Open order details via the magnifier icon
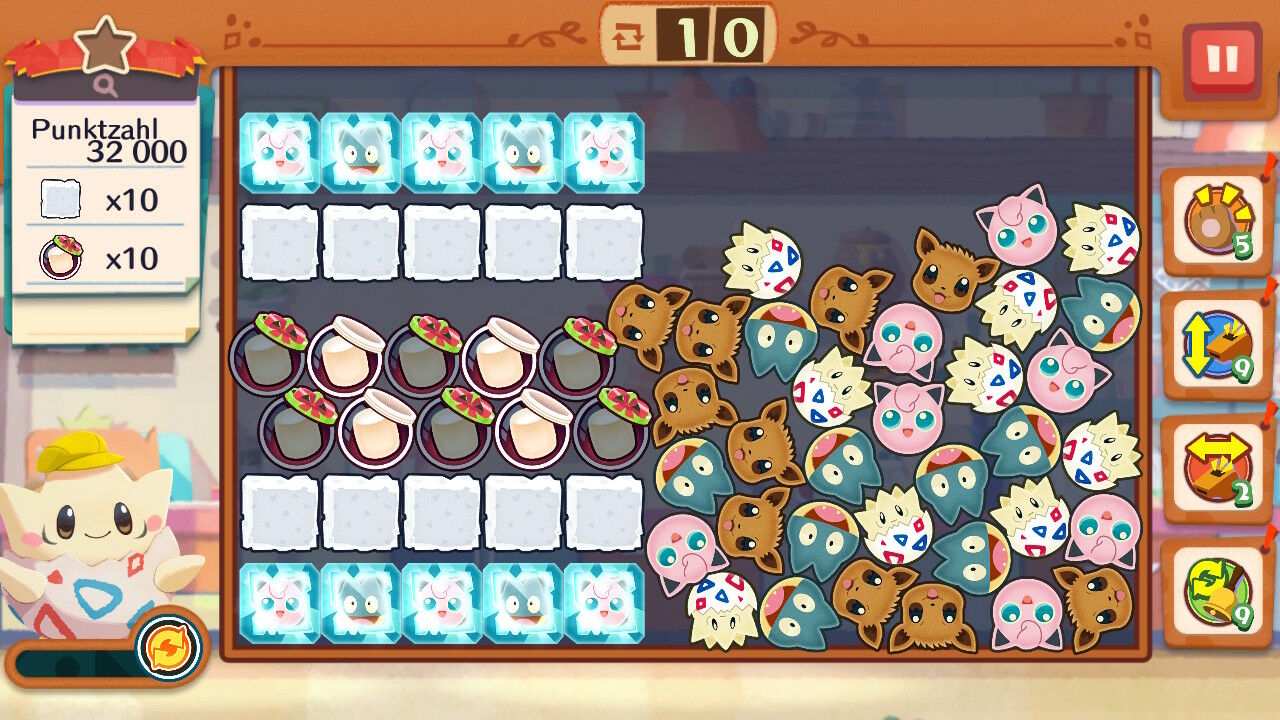1280x720 pixels. coord(107,87)
